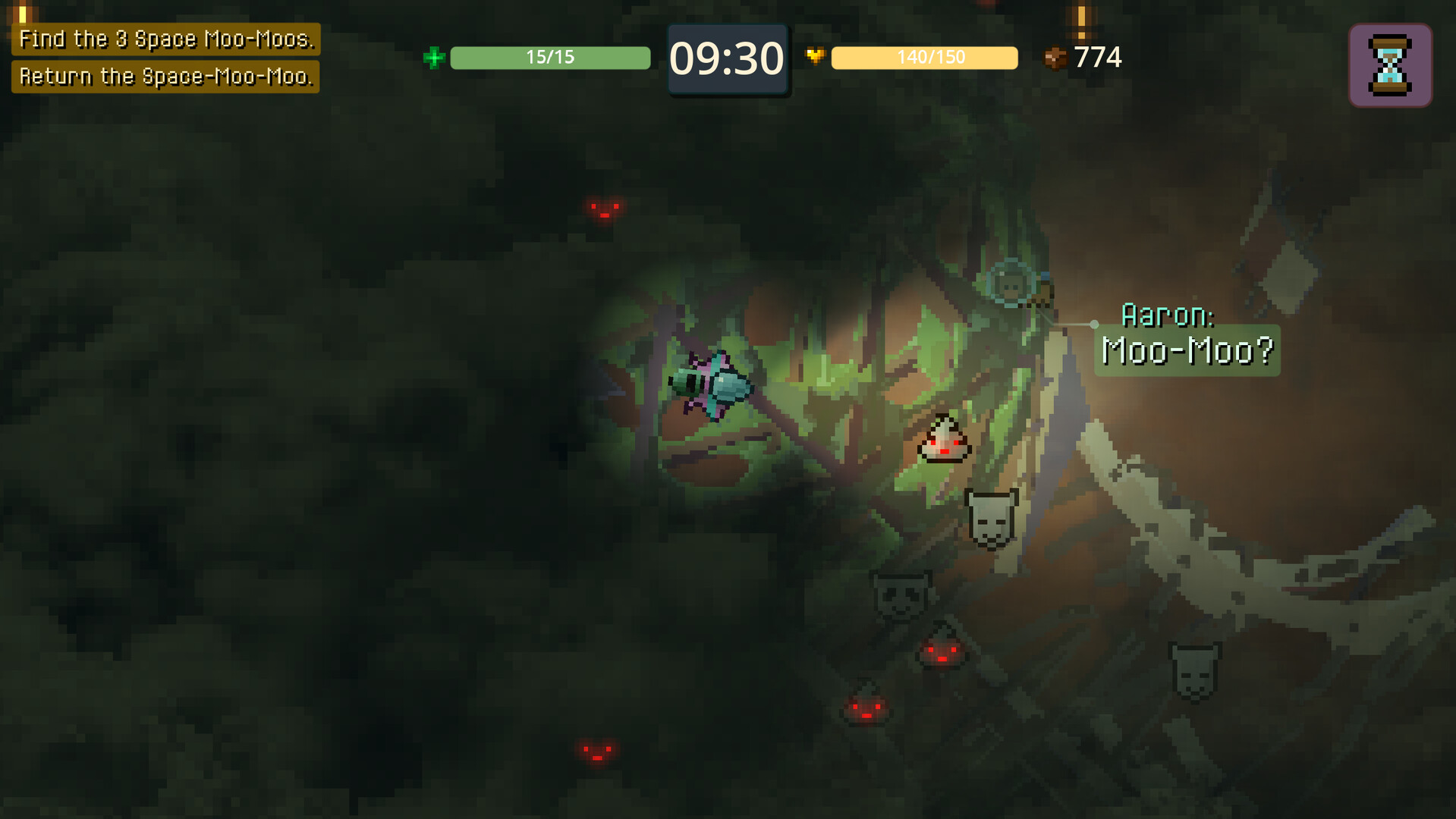1456x819 pixels.
Task: Click the skull icon near the speech bubble
Action: [x=992, y=516]
